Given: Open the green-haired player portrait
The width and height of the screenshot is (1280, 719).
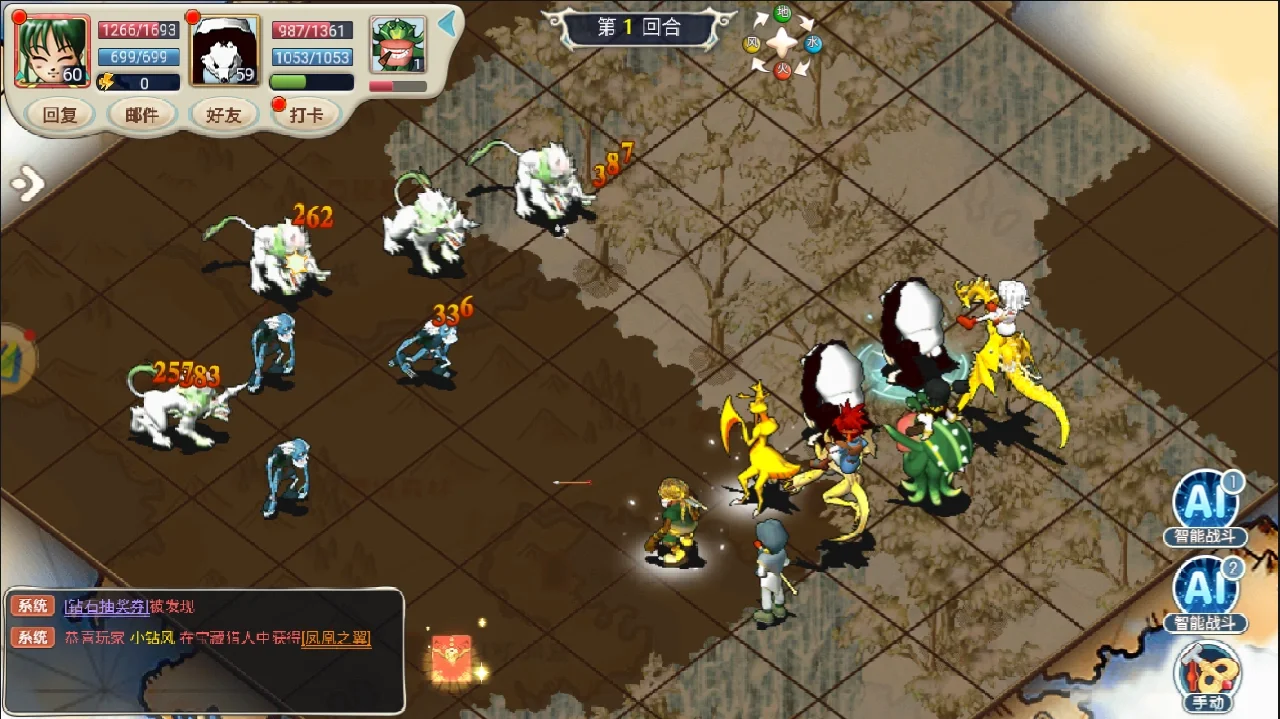Looking at the screenshot, I should click(x=52, y=51).
